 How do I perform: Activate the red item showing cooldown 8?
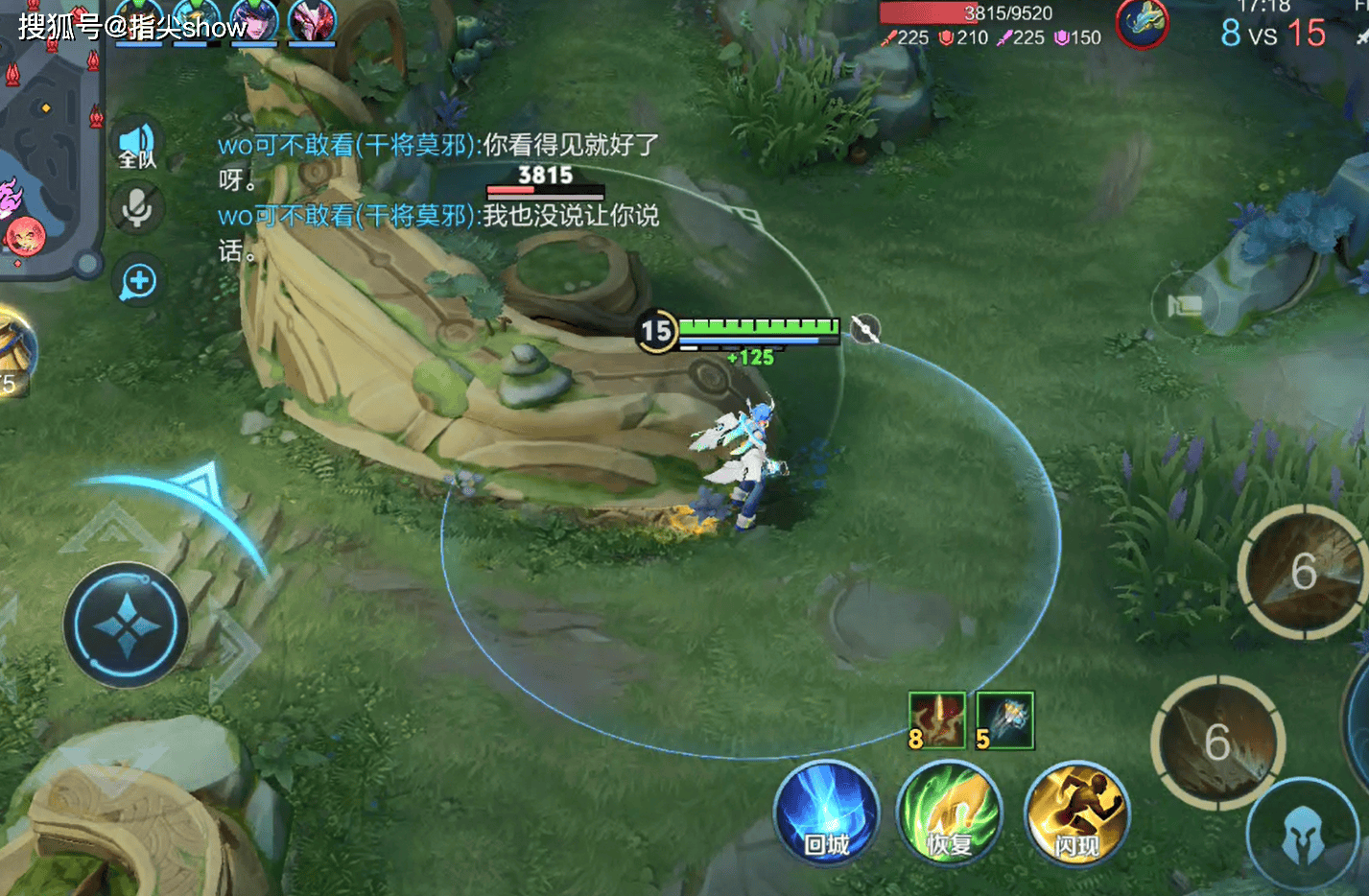point(935,719)
